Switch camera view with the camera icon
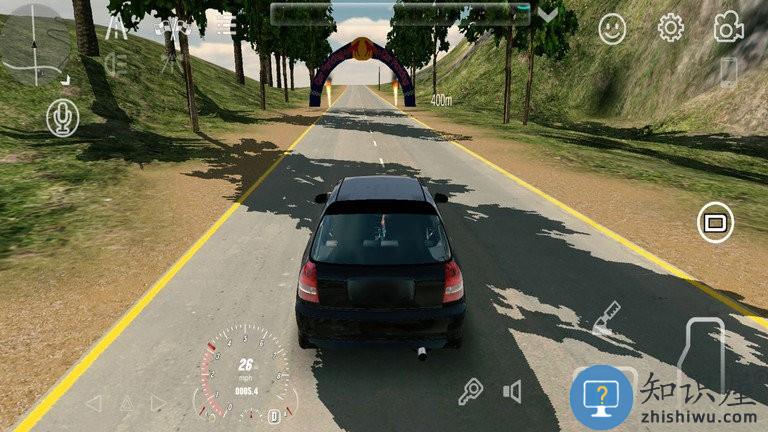This screenshot has width=768, height=432. (x=728, y=28)
